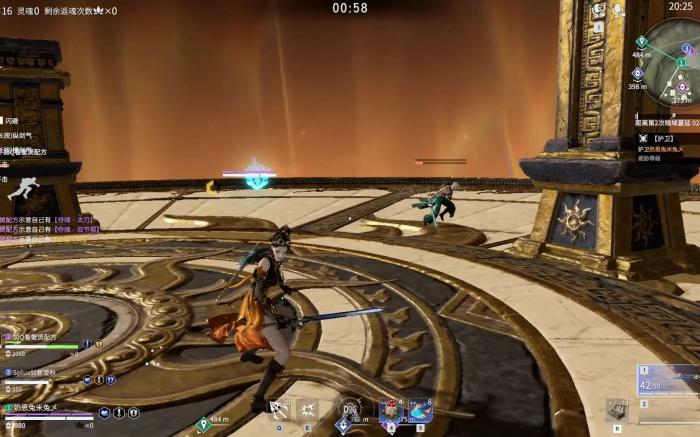Click the floating teal objective marker
Image resolution: width=700 pixels, height=437 pixels.
click(259, 177)
